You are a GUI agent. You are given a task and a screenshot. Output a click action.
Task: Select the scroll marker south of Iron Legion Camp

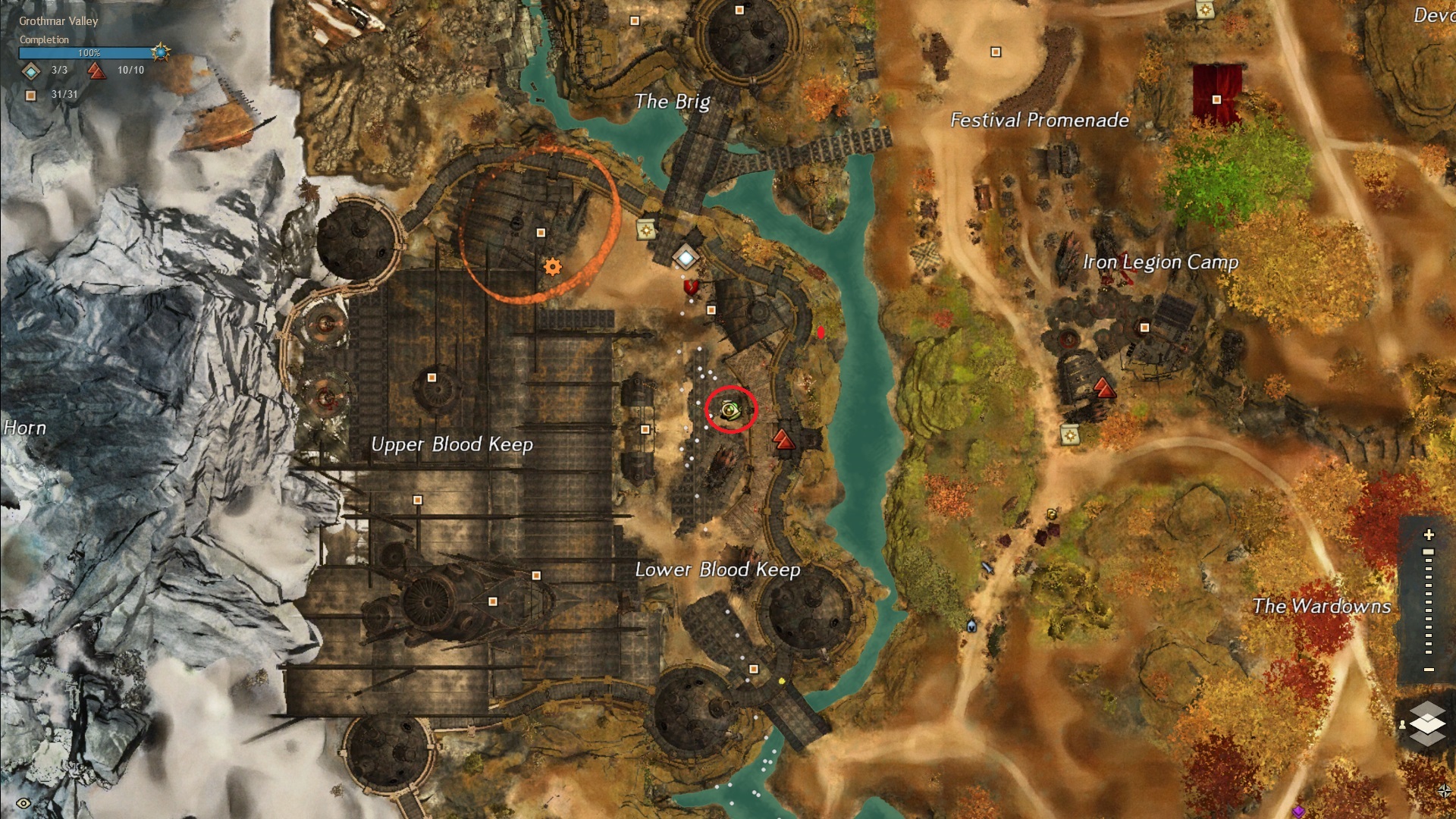coord(1070,435)
